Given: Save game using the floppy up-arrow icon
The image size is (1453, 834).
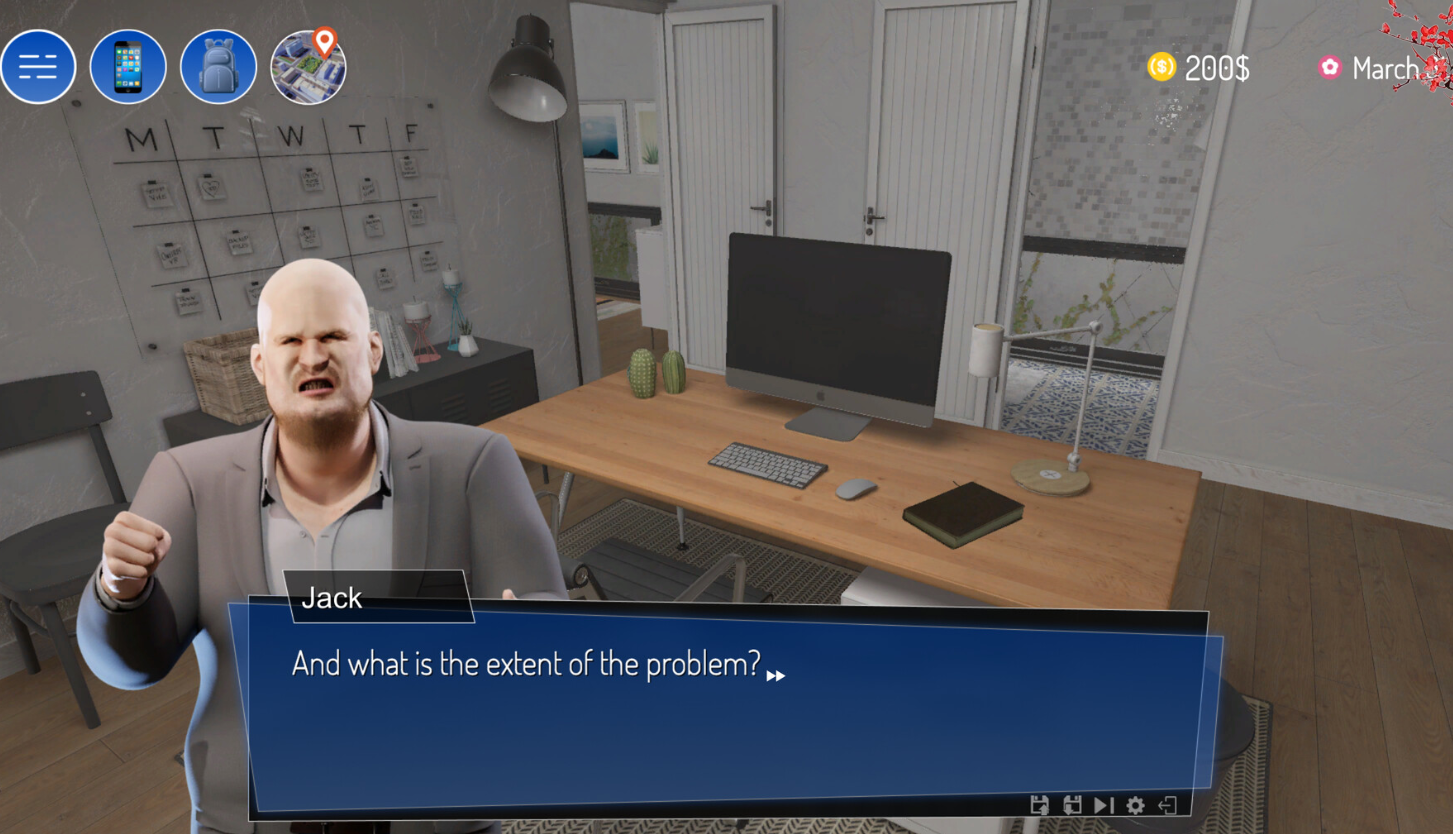Looking at the screenshot, I should pyautogui.click(x=1040, y=805).
